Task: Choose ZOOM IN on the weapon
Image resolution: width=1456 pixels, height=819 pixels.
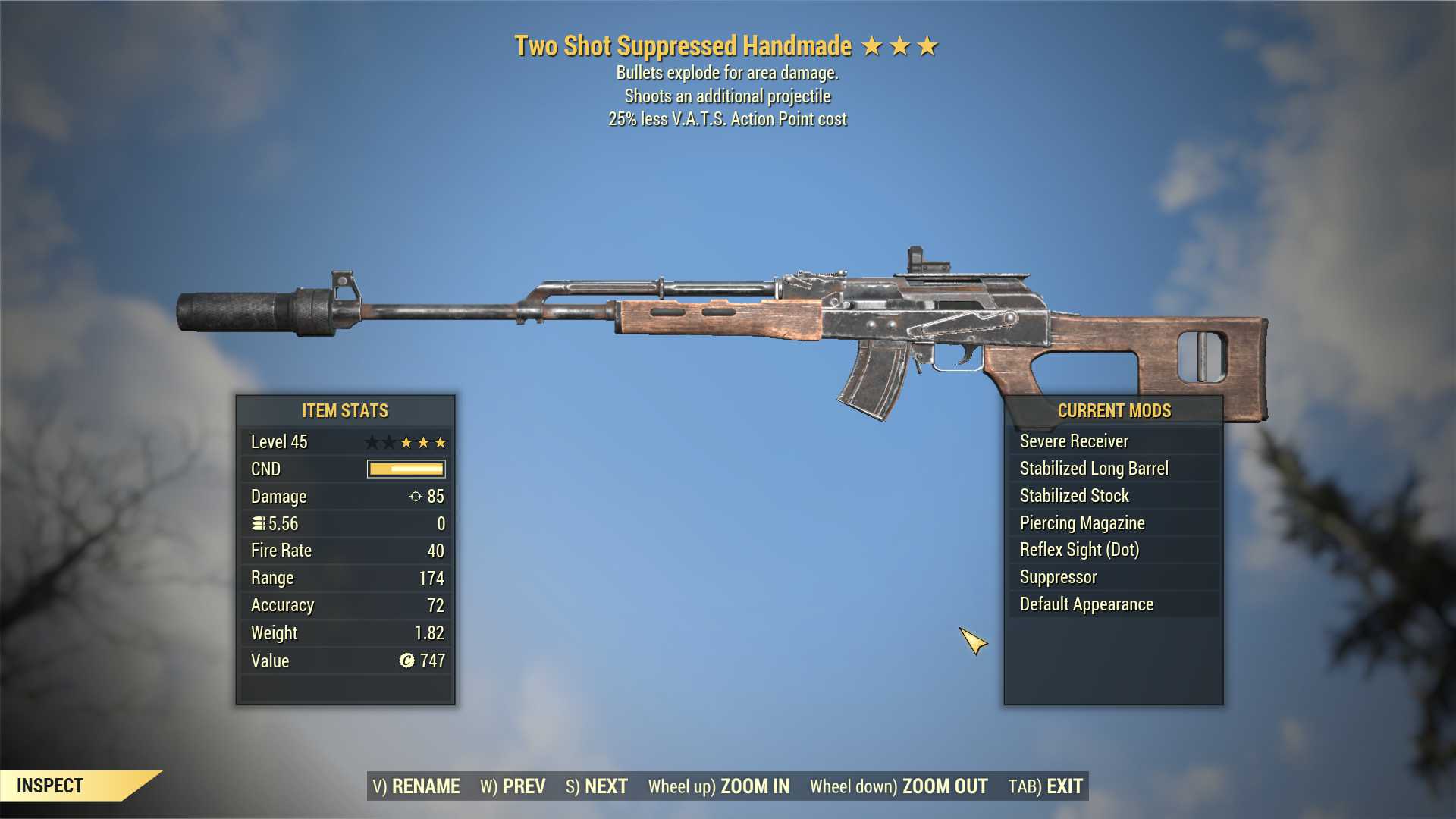Action: click(x=718, y=786)
